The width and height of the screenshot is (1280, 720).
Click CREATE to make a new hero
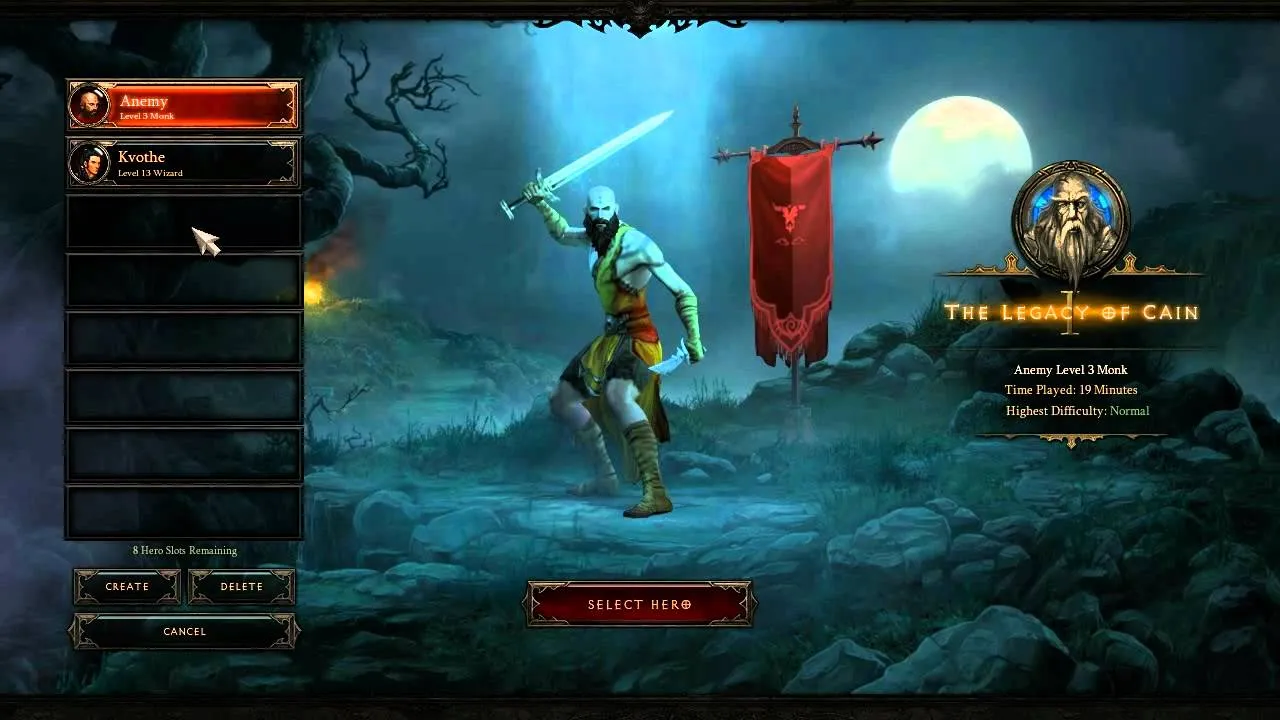pos(126,586)
